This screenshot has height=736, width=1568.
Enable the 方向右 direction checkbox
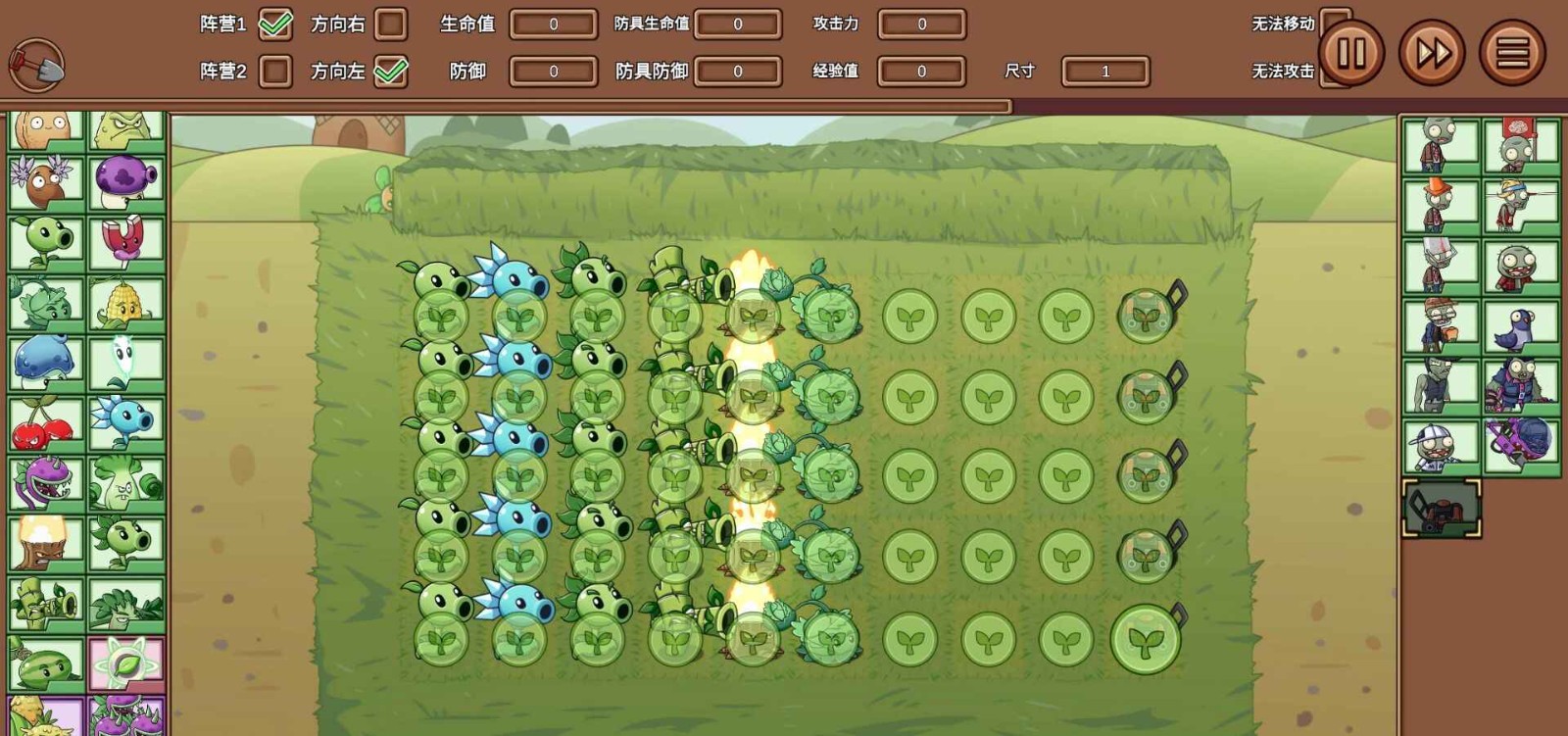click(x=392, y=26)
